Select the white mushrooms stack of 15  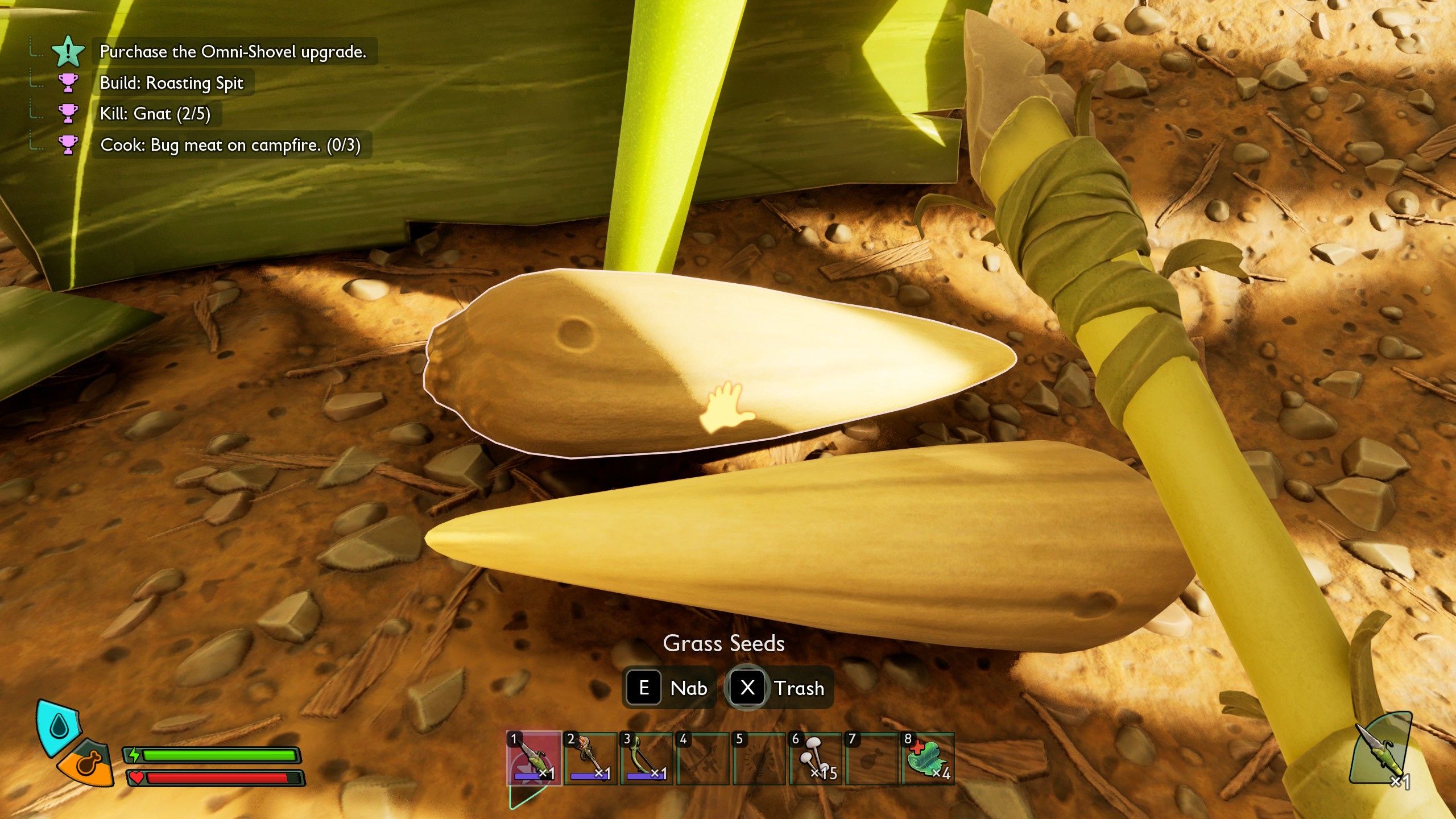coord(814,758)
